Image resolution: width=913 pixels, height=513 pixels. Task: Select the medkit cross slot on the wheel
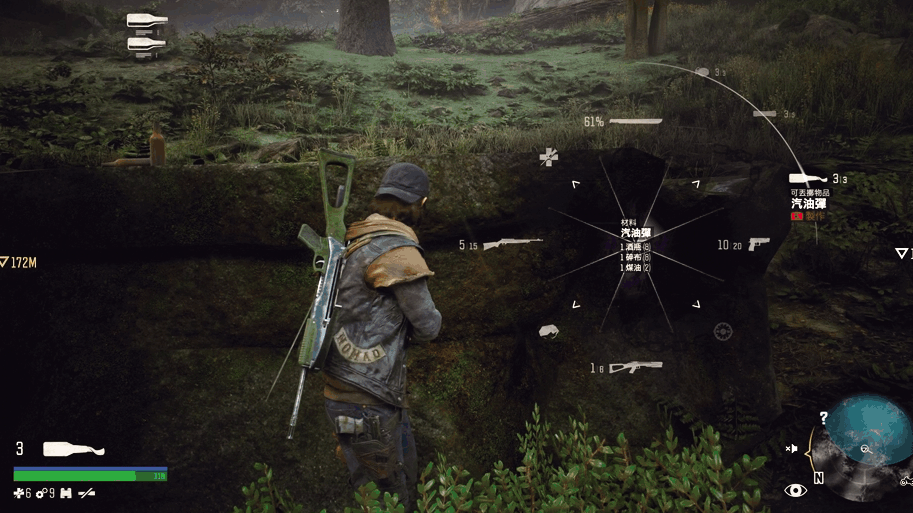coord(549,156)
